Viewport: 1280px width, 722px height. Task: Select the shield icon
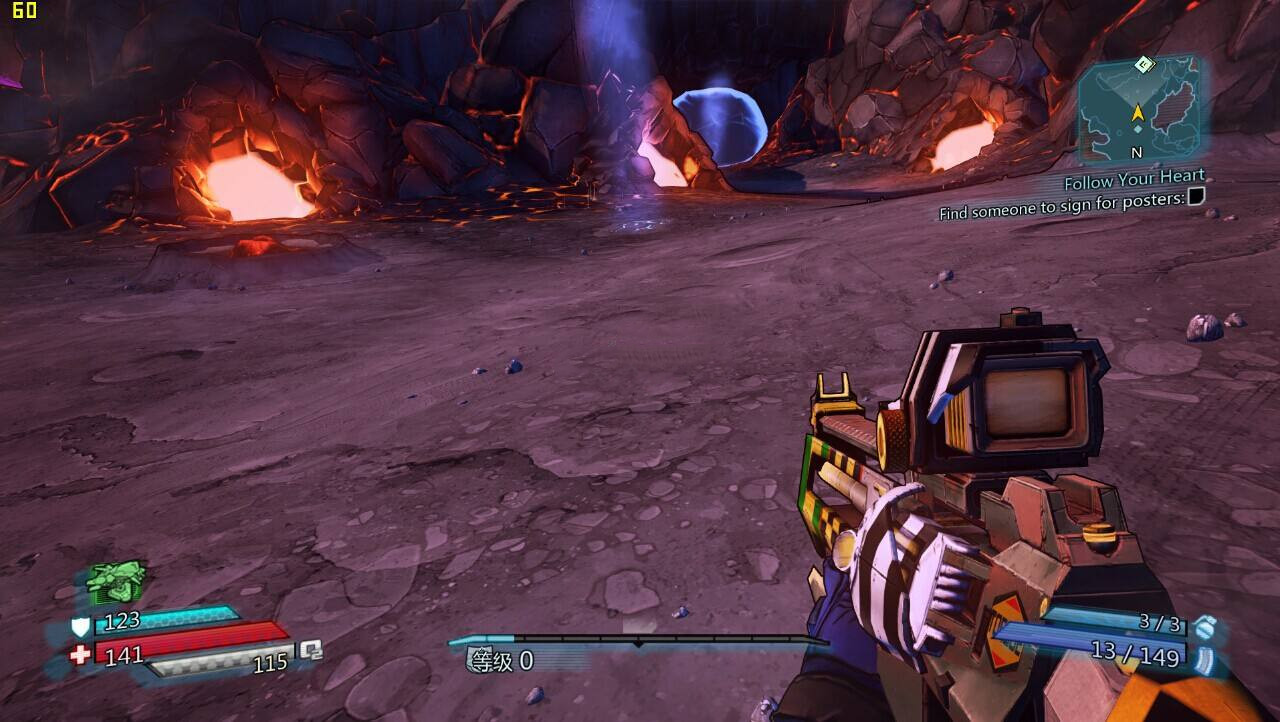(79, 627)
